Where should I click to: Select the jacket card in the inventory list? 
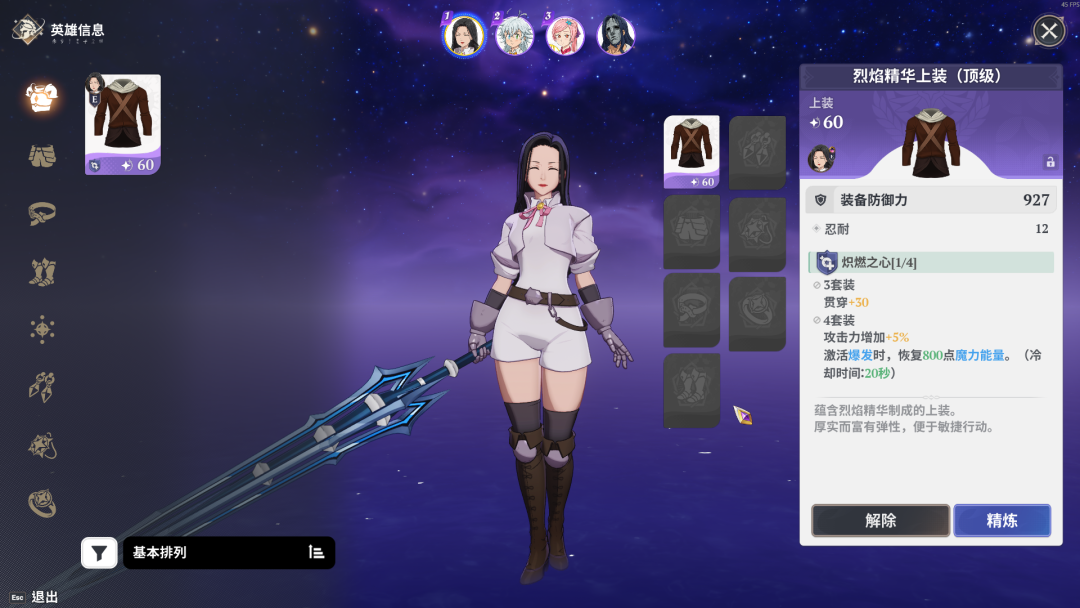coord(122,124)
